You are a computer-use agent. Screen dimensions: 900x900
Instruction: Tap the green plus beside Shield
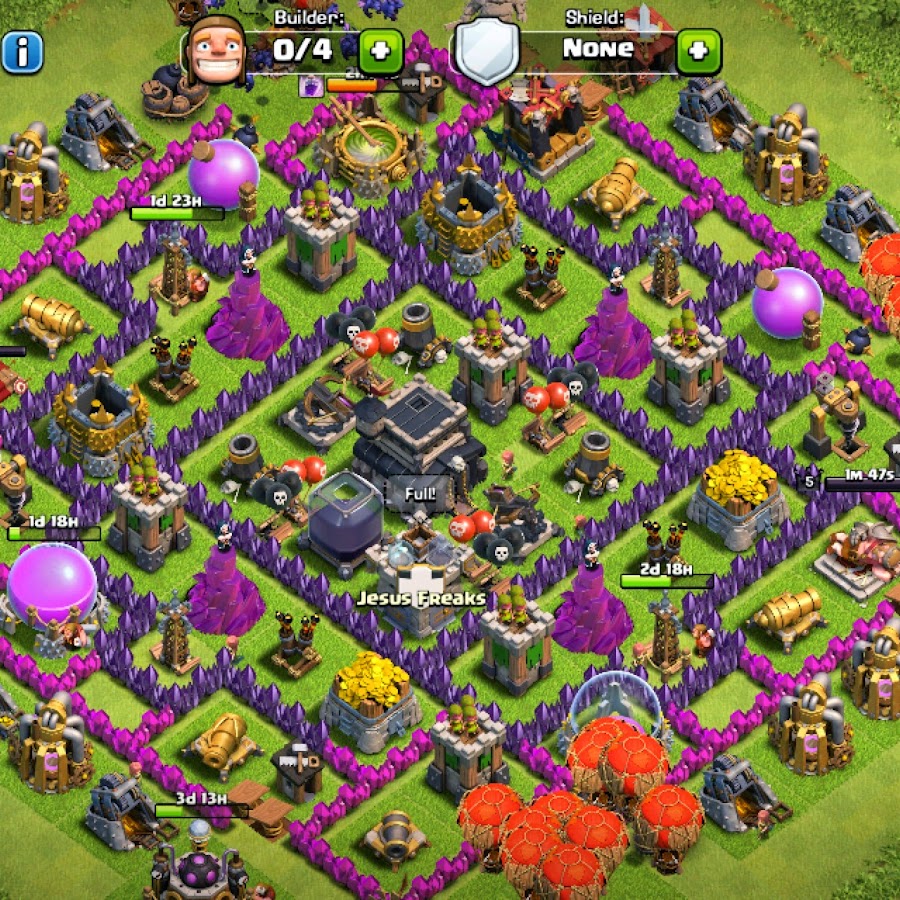698,49
